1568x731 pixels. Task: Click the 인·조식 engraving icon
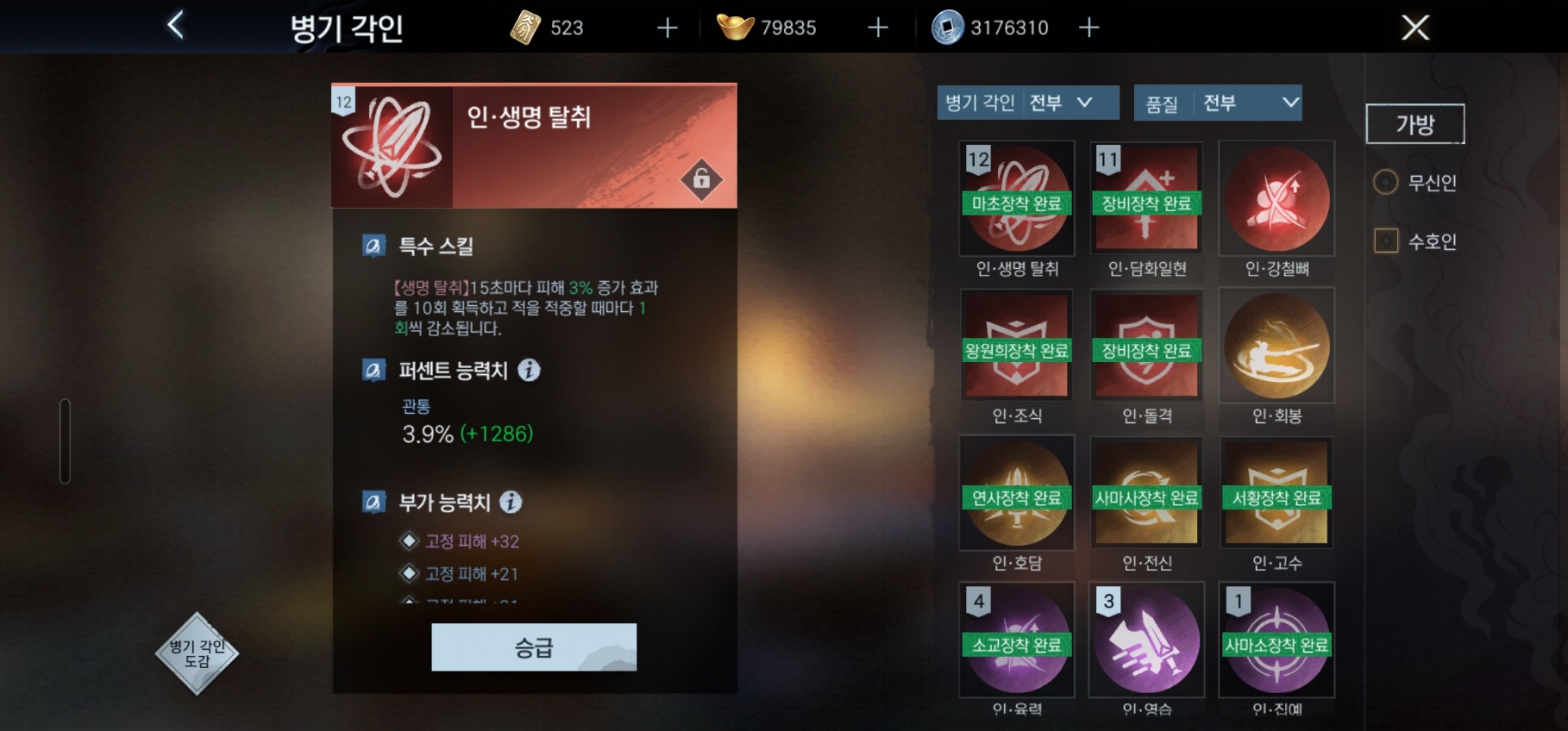pos(1018,345)
